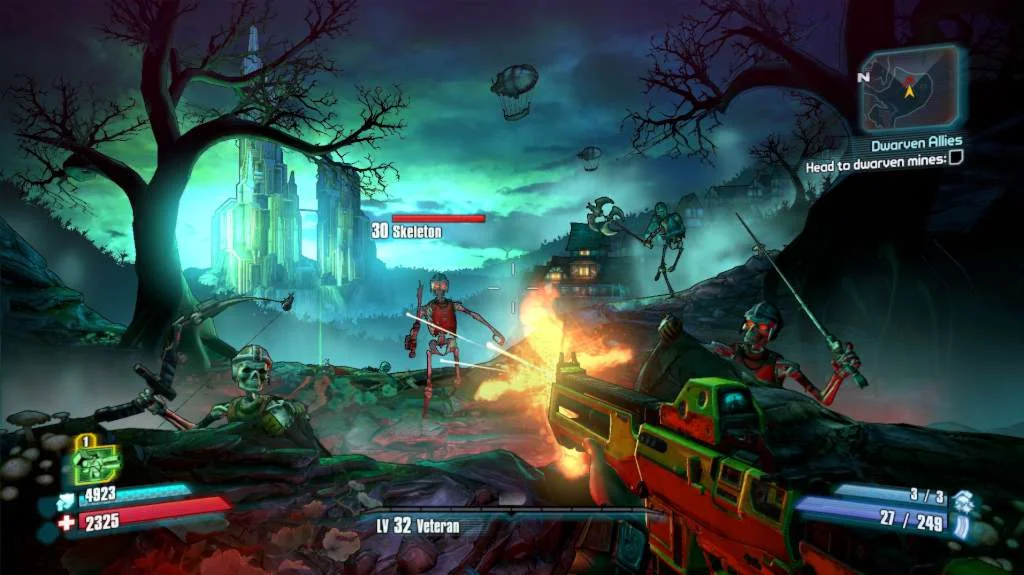Toggle the dwarven mines objective checkbox
Image resolution: width=1024 pixels, height=575 pixels.
[x=956, y=159]
